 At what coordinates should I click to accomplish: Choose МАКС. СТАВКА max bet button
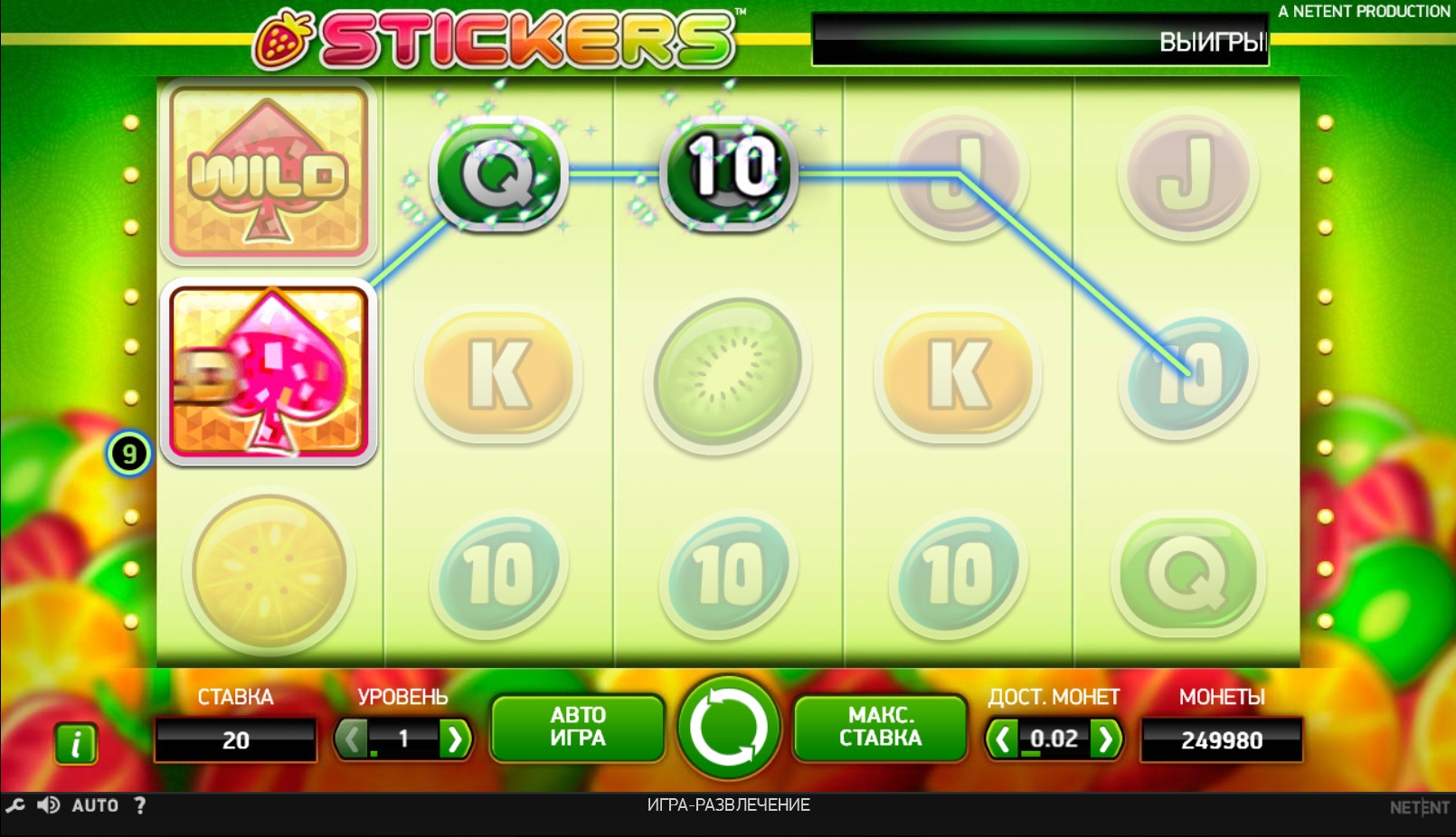pyautogui.click(x=880, y=728)
